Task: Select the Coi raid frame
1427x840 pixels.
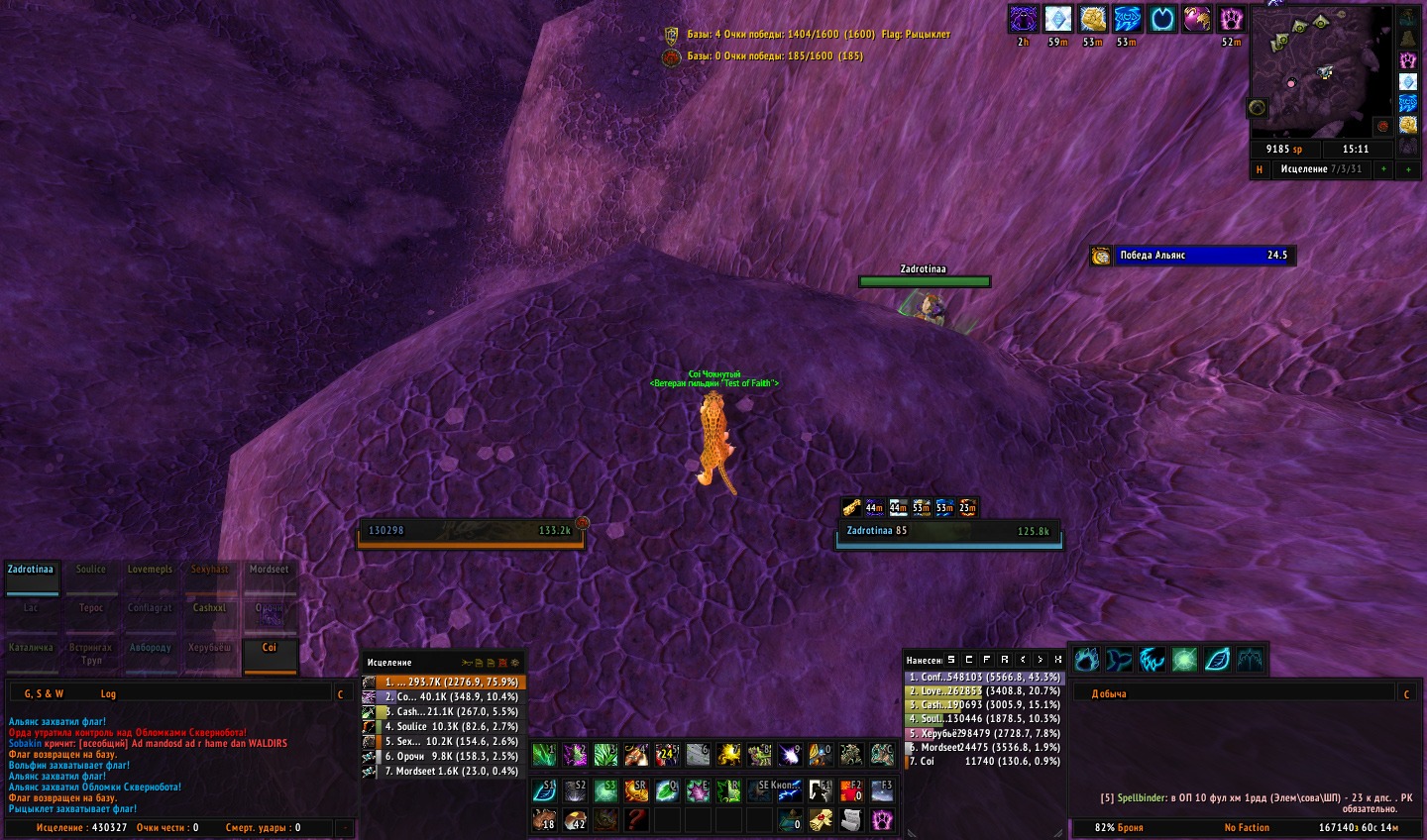Action: click(x=270, y=655)
